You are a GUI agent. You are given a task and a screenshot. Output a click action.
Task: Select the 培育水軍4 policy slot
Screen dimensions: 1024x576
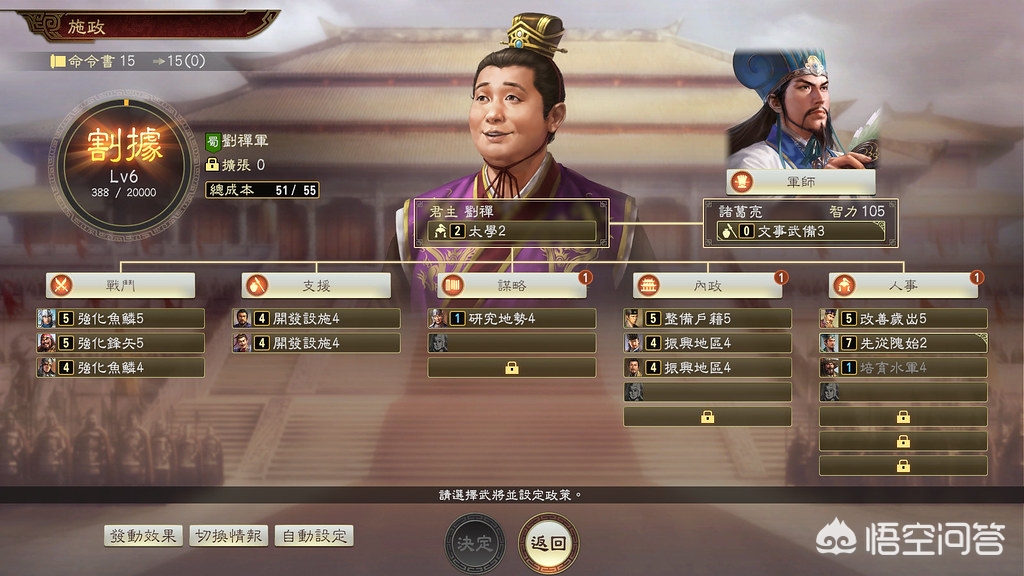coord(903,367)
